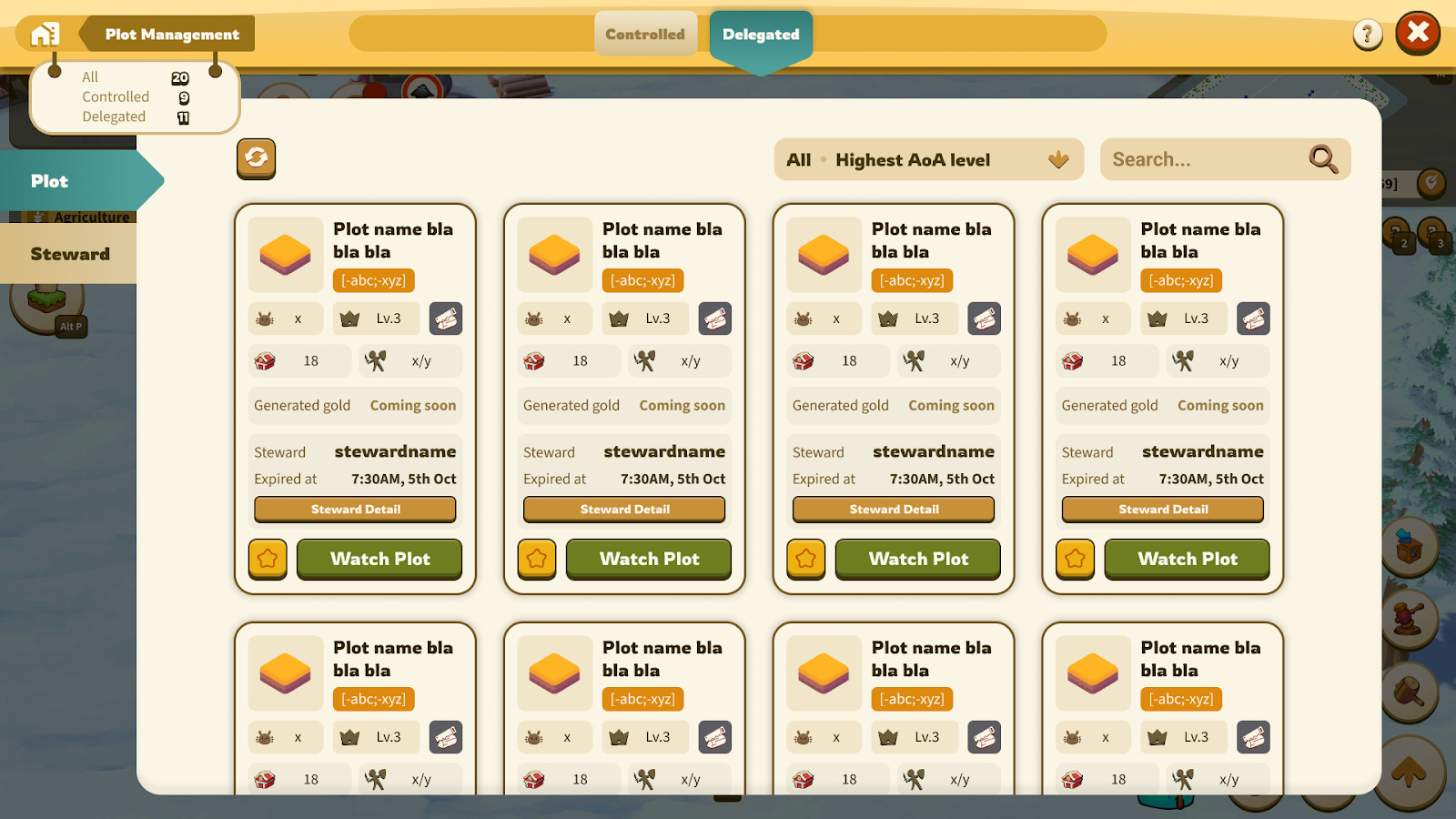
Task: Click the pest bug icon on first plot card
Action: 264,318
